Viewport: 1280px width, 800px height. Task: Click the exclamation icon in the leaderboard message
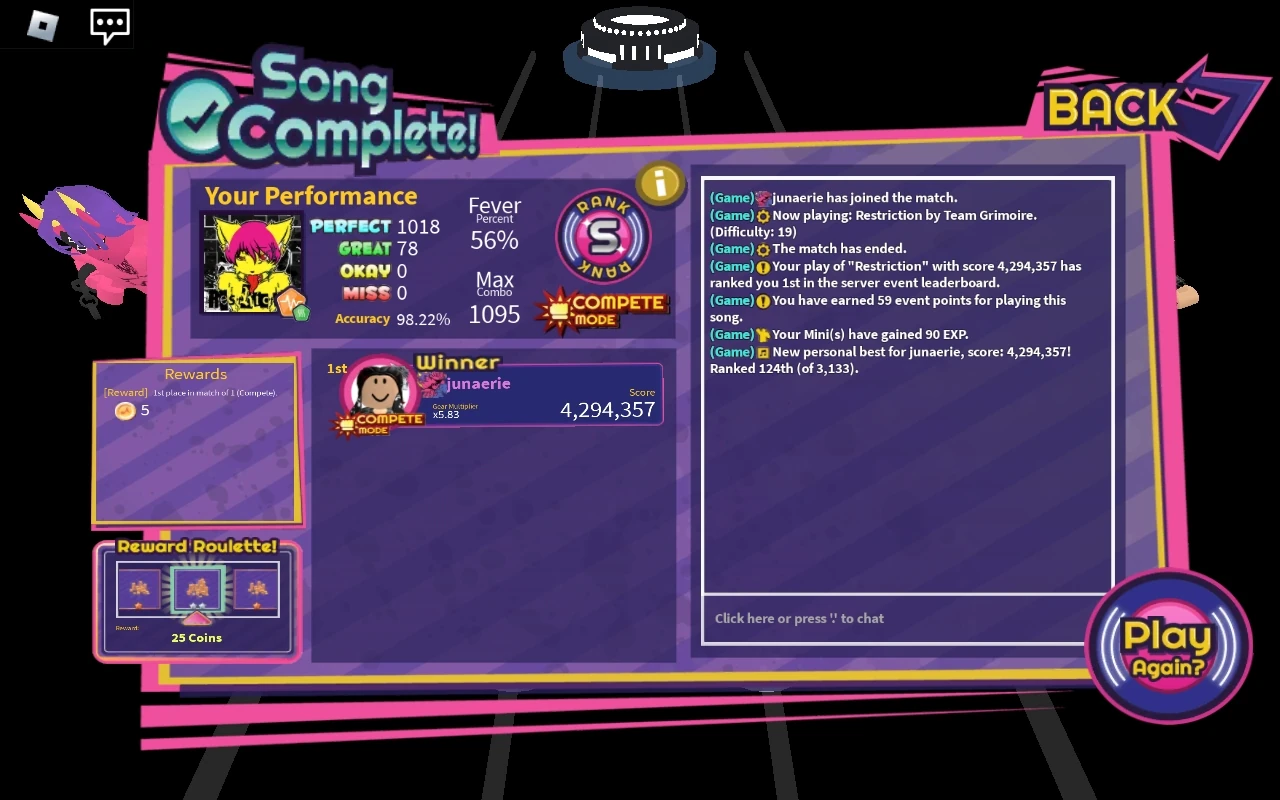[765, 266]
